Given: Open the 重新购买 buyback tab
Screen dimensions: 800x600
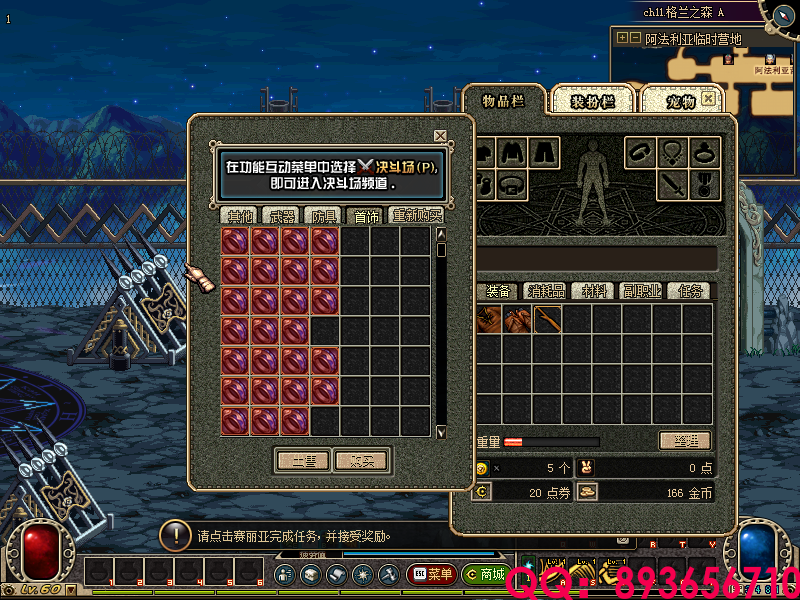Looking at the screenshot, I should tap(416, 215).
